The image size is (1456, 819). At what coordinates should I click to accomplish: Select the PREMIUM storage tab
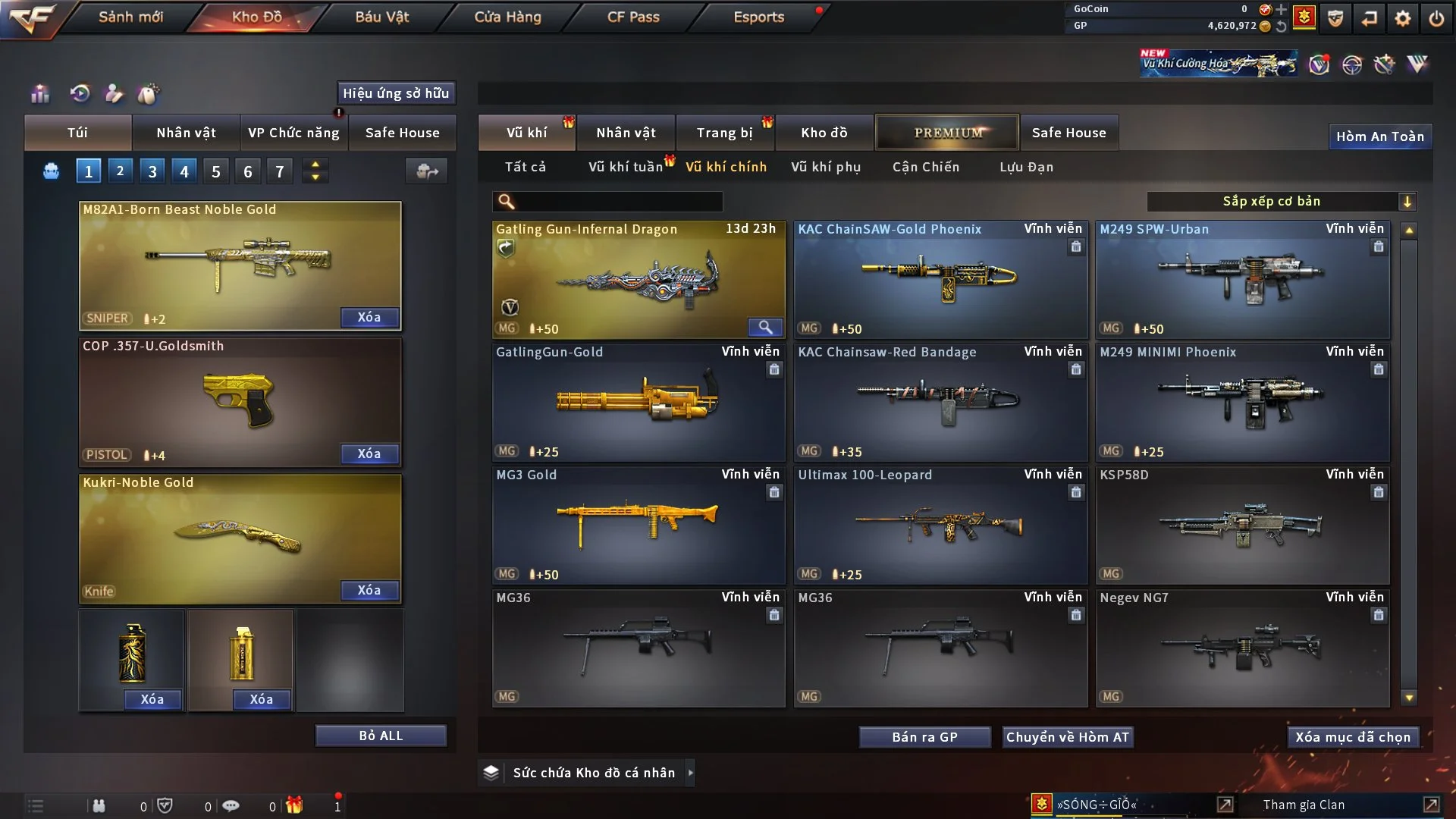pos(947,133)
